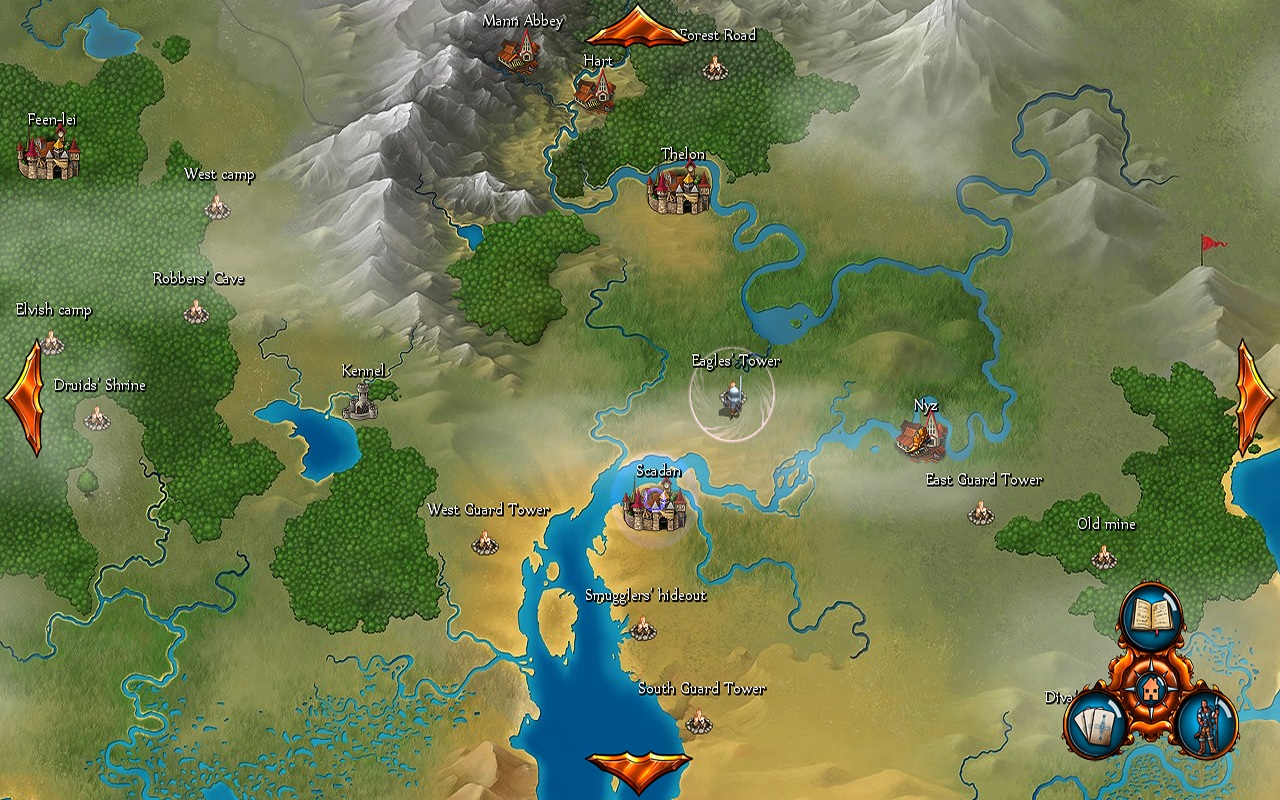Click the Nyz settlement icon
Image resolution: width=1280 pixels, height=800 pixels.
(922, 437)
